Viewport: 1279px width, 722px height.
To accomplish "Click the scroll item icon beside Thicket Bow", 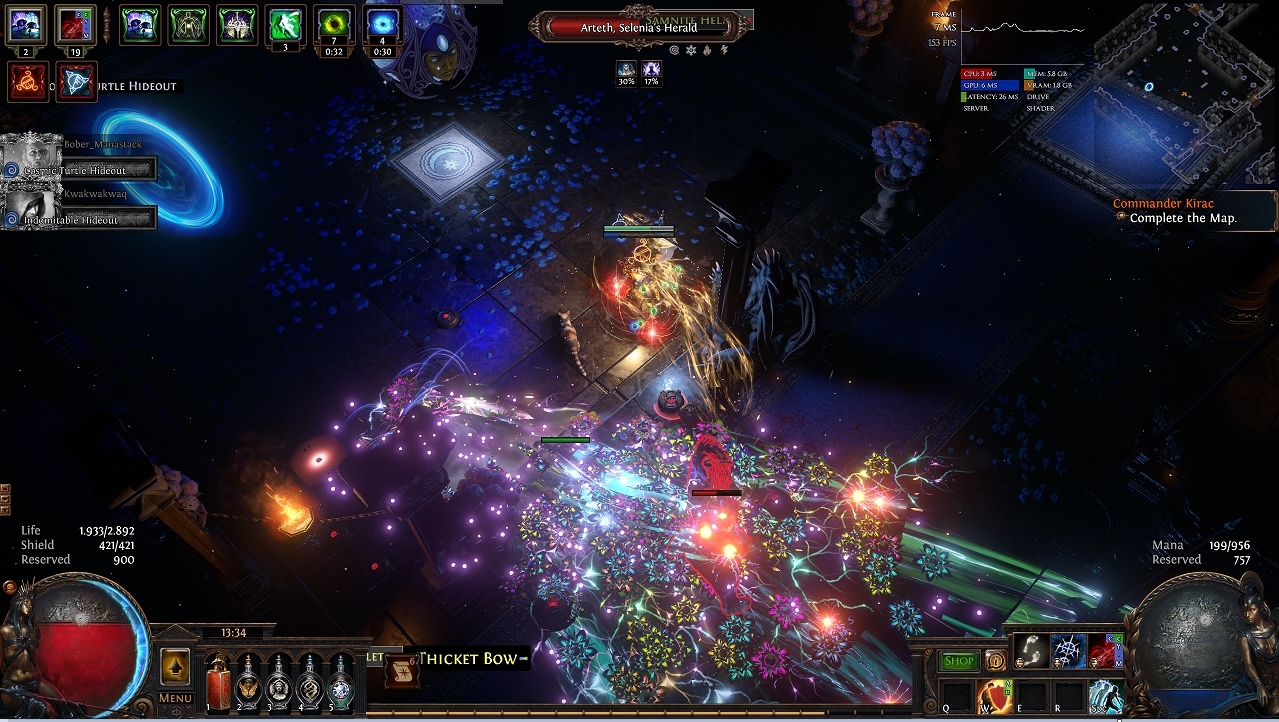I will tap(402, 670).
